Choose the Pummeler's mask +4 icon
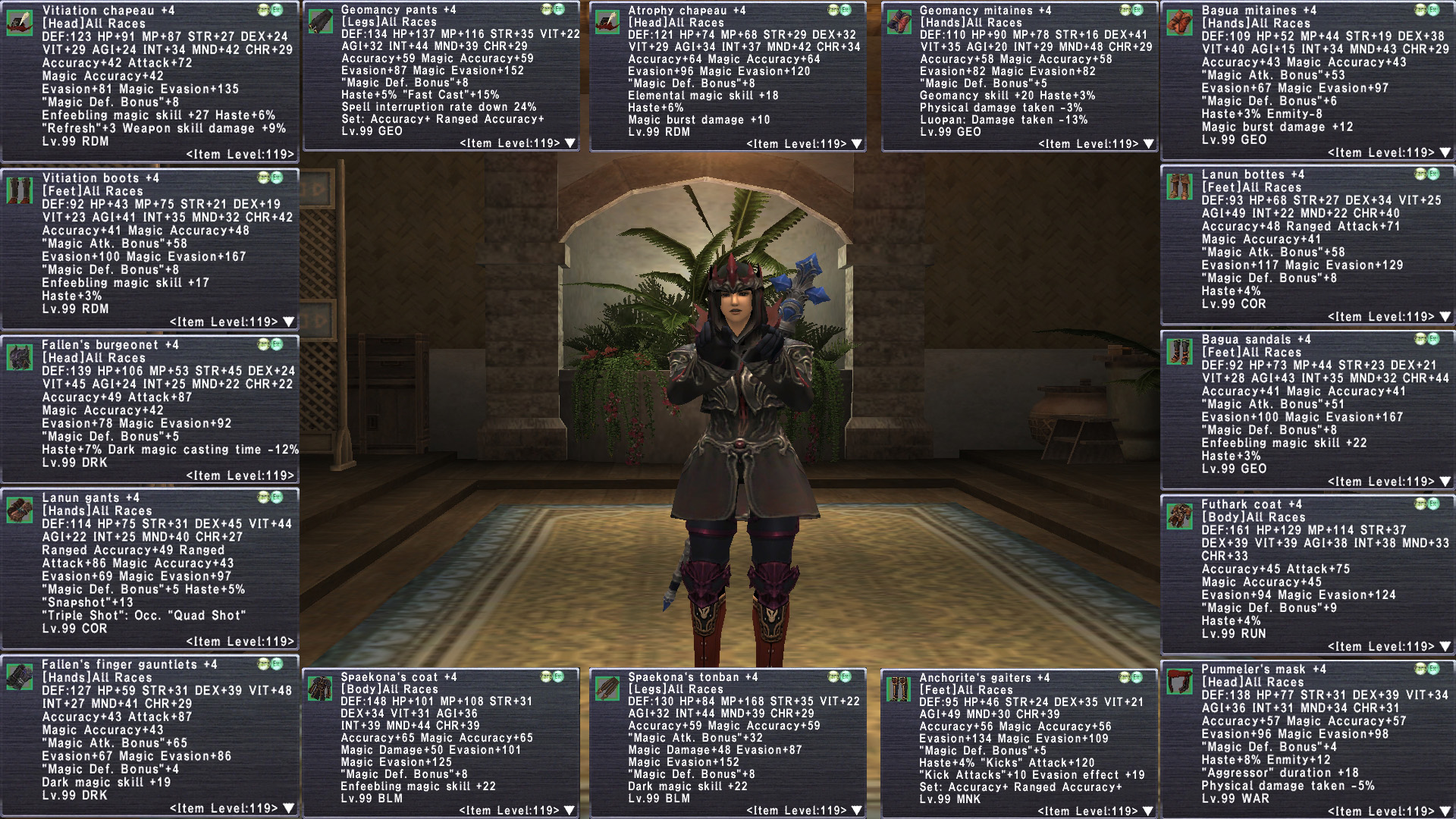 pyautogui.click(x=1179, y=682)
